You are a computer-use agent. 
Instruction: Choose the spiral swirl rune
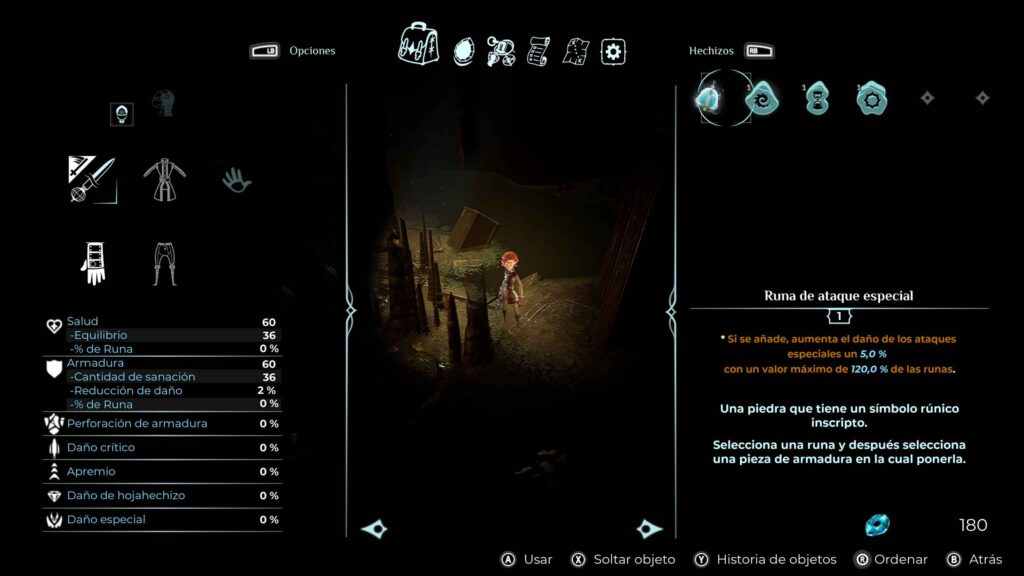coord(761,98)
